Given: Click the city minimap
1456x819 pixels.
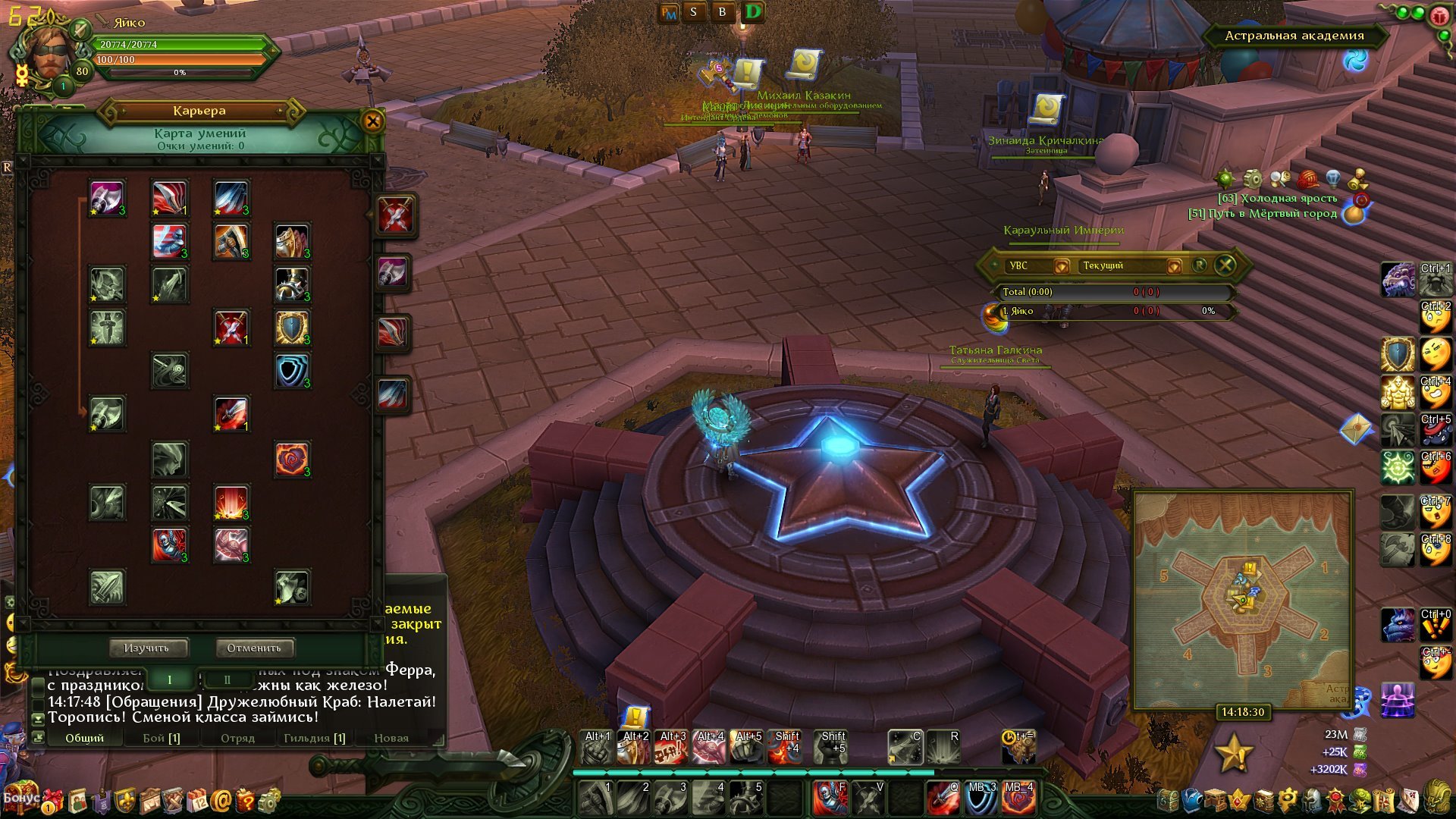Looking at the screenshot, I should point(1242,599).
